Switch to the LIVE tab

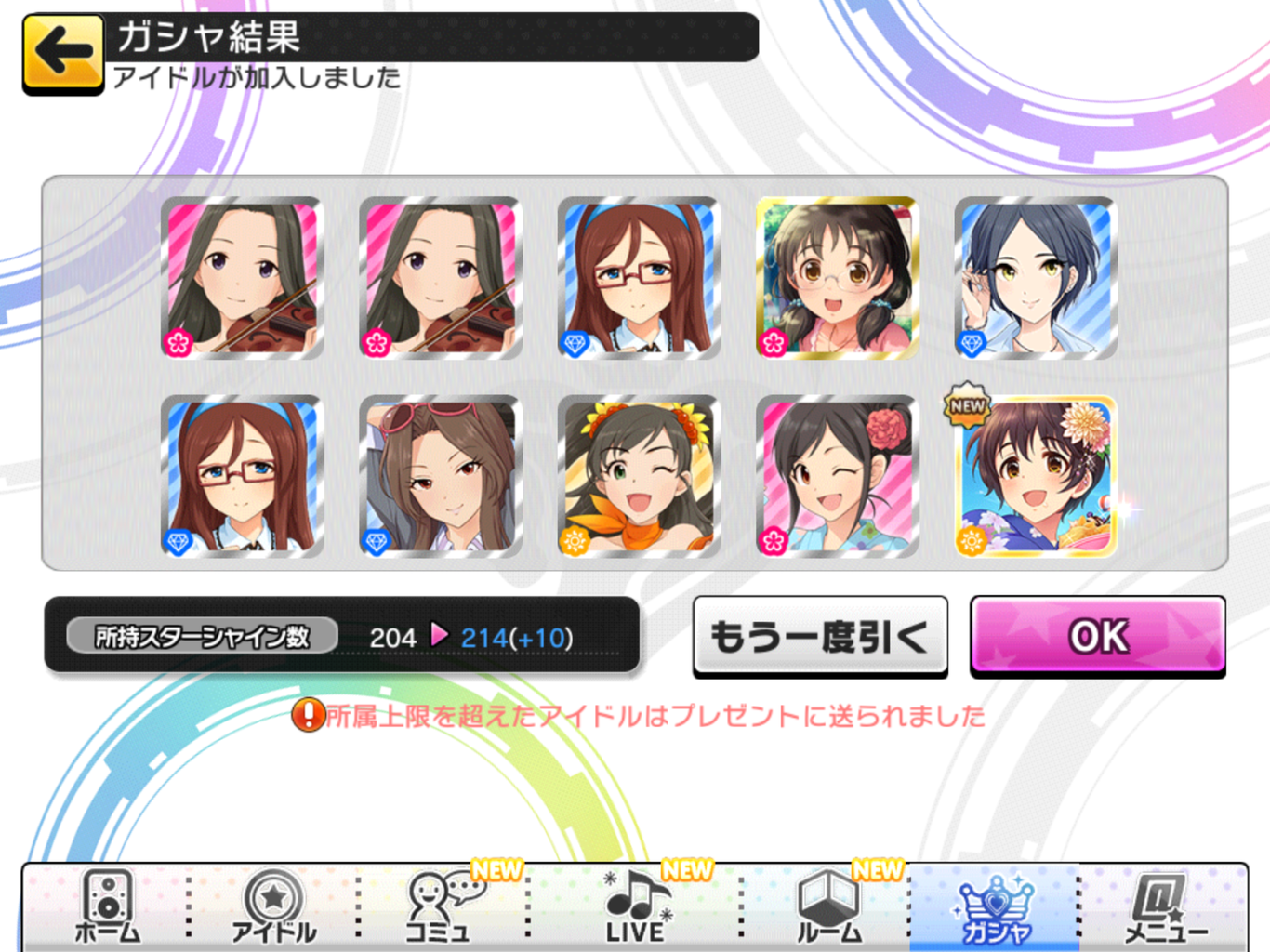pyautogui.click(x=635, y=908)
